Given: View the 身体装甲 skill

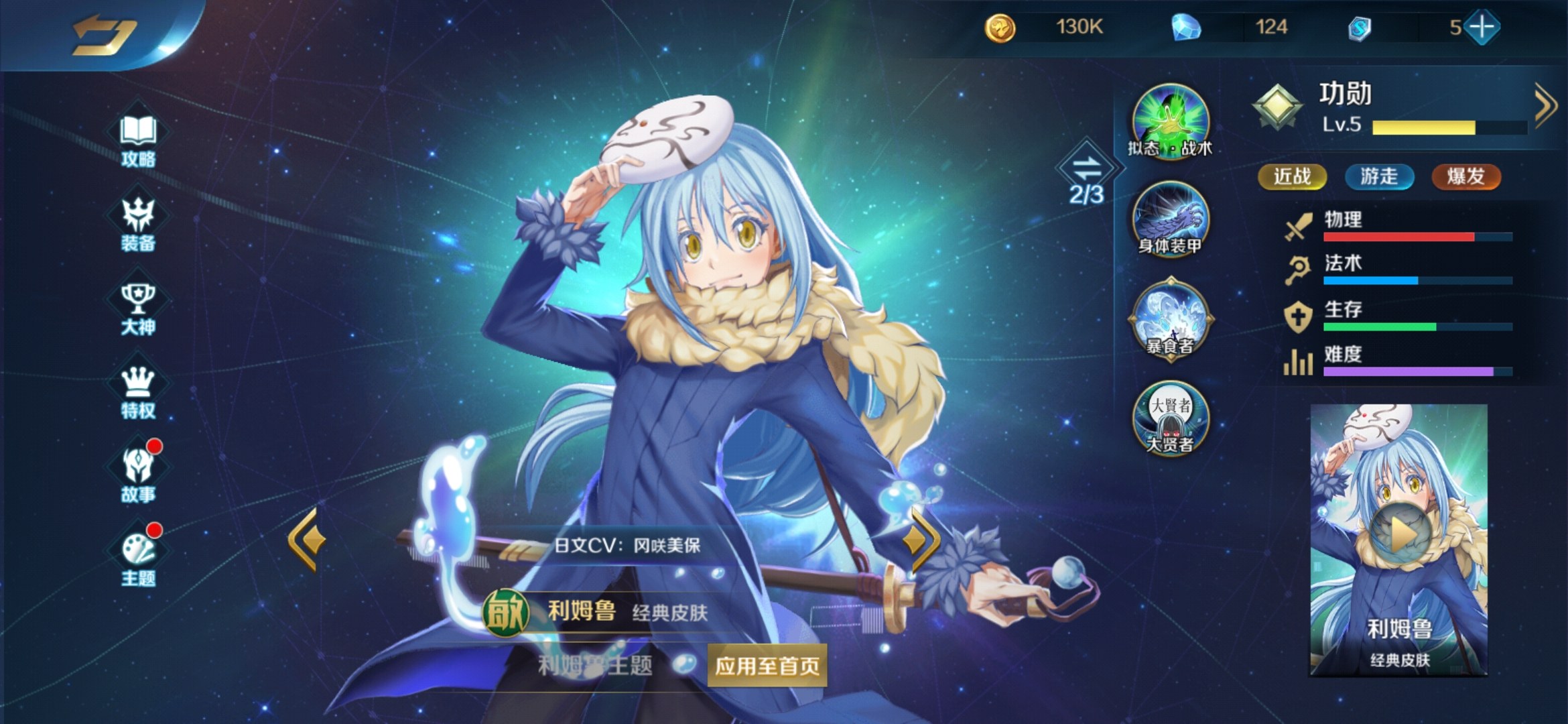Looking at the screenshot, I should pos(1170,218).
